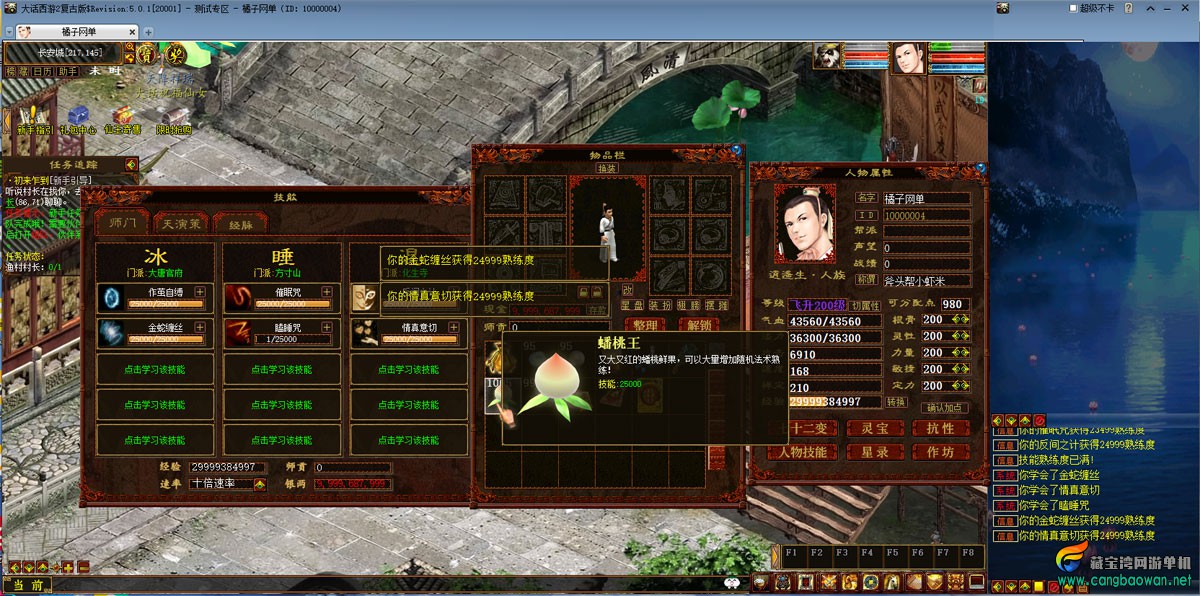Click the 整理 sort button
The width and height of the screenshot is (1200, 596).
click(645, 325)
